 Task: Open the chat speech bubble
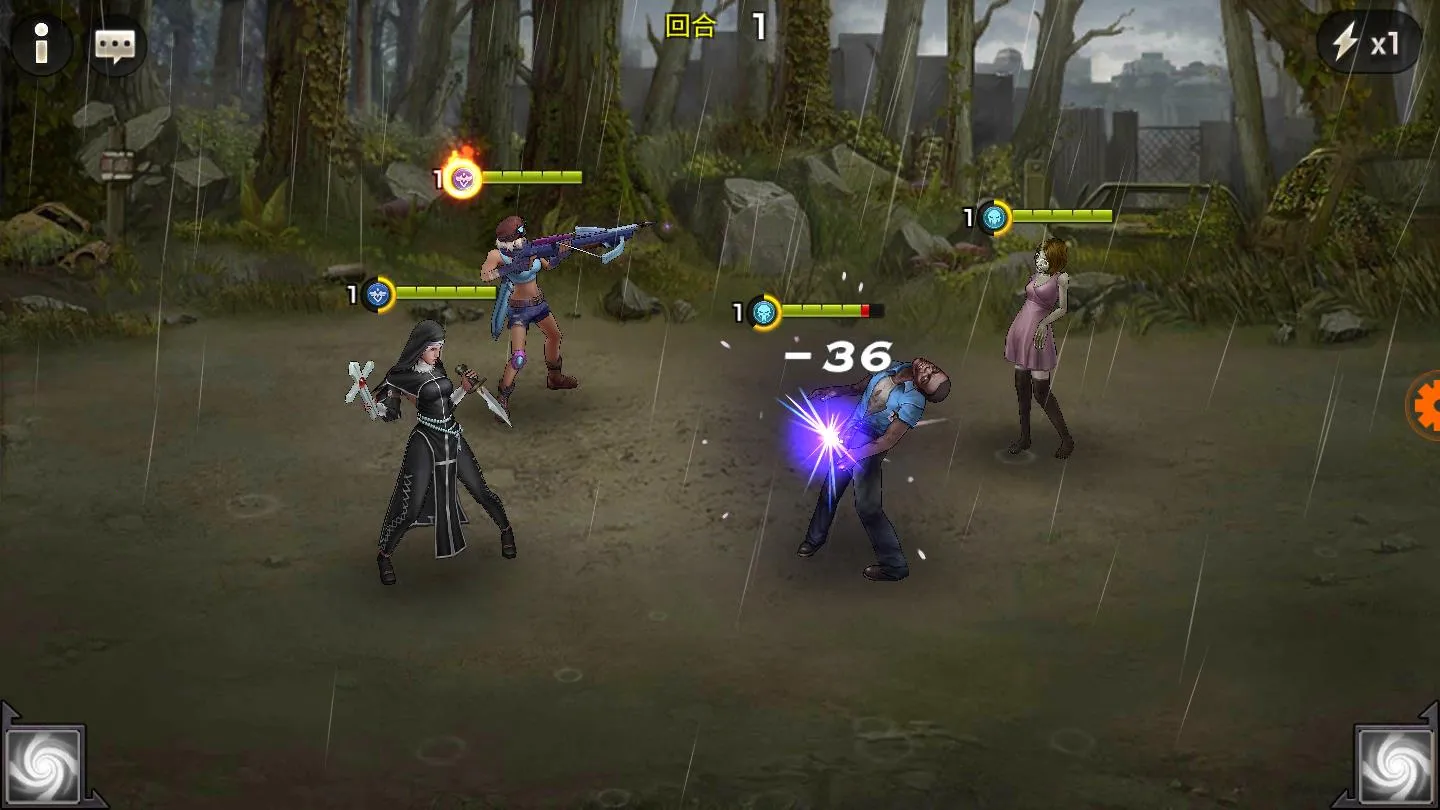tap(116, 45)
